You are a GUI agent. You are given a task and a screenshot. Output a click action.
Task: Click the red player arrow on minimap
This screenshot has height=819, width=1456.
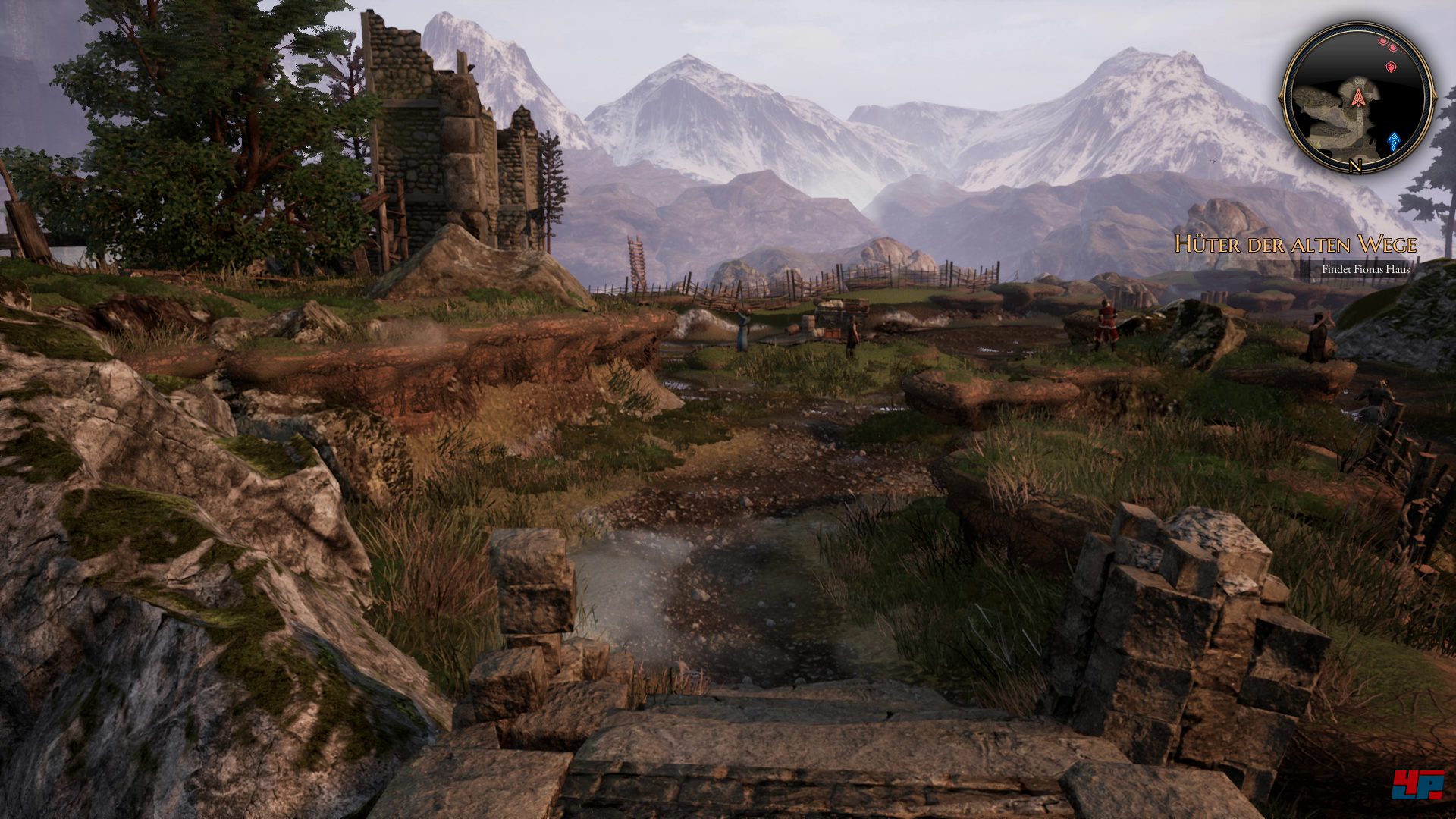(x=1357, y=96)
